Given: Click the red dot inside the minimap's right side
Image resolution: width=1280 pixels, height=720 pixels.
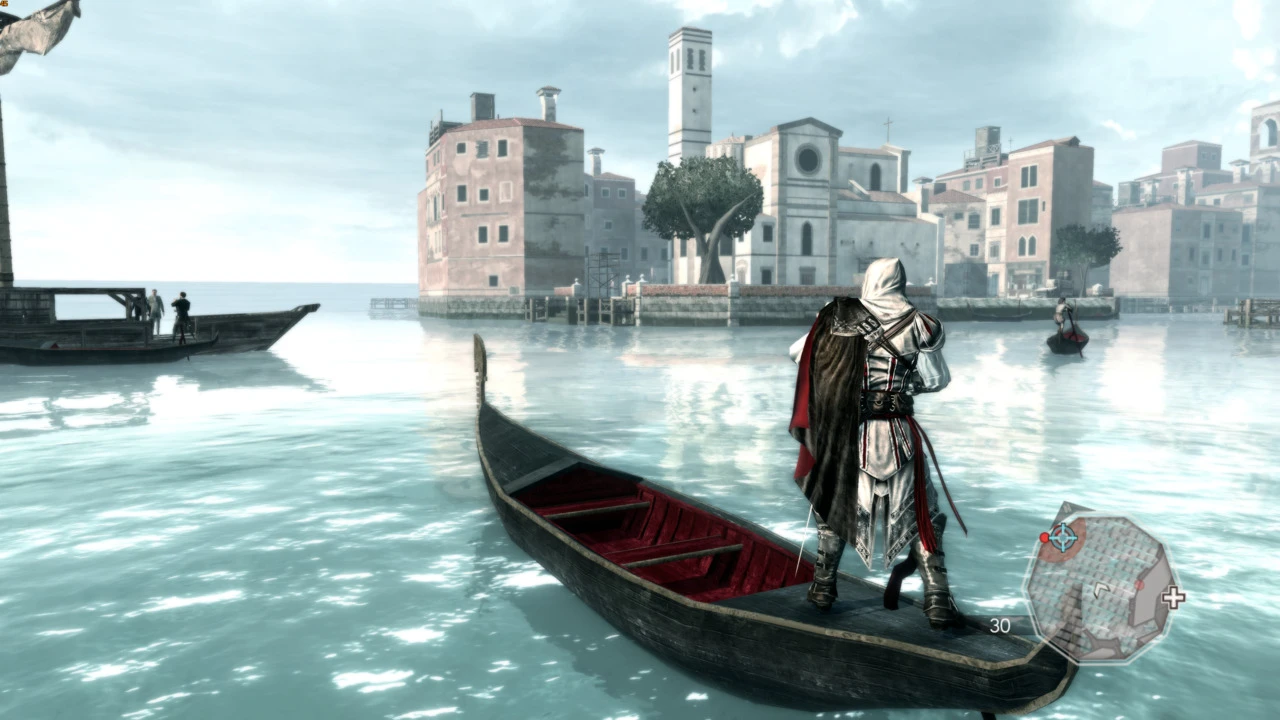Looking at the screenshot, I should pos(1140,585).
